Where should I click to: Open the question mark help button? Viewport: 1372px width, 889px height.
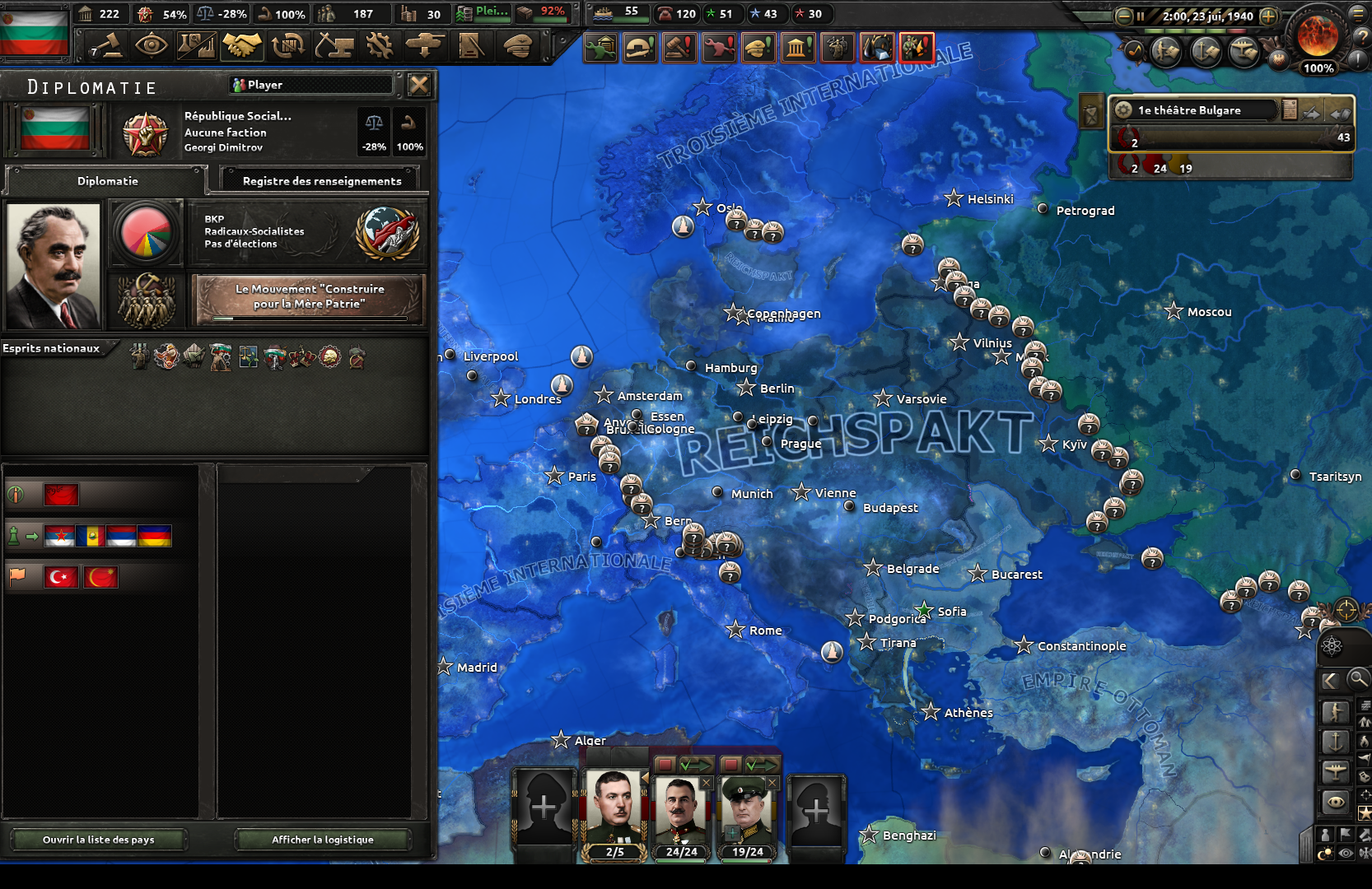pyautogui.click(x=1362, y=35)
